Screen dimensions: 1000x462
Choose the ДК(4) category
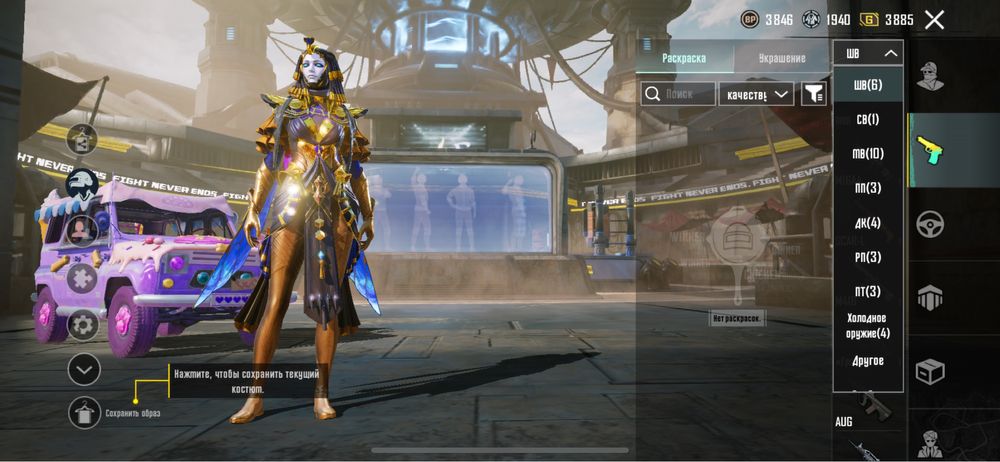tap(867, 223)
